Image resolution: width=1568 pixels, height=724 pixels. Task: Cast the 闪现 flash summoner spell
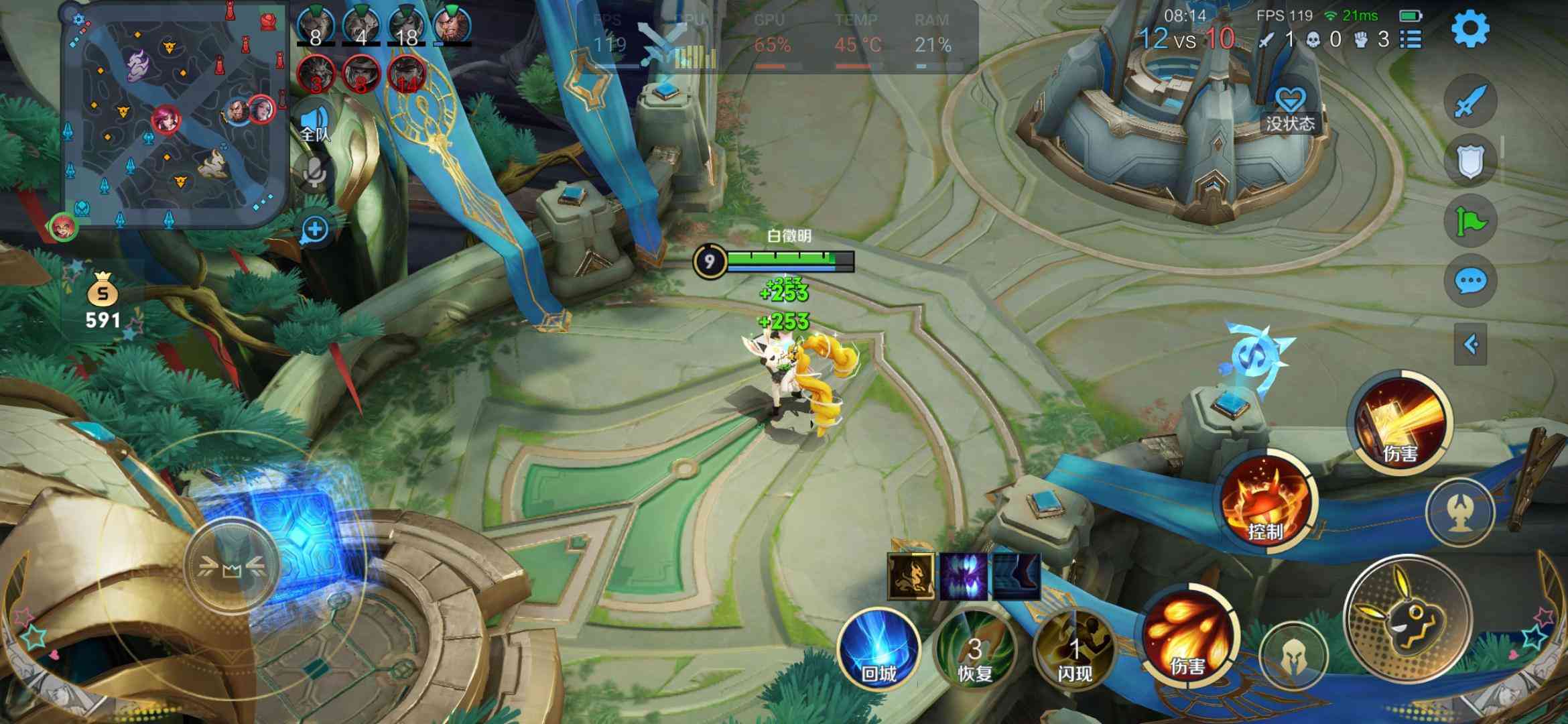(x=1074, y=648)
